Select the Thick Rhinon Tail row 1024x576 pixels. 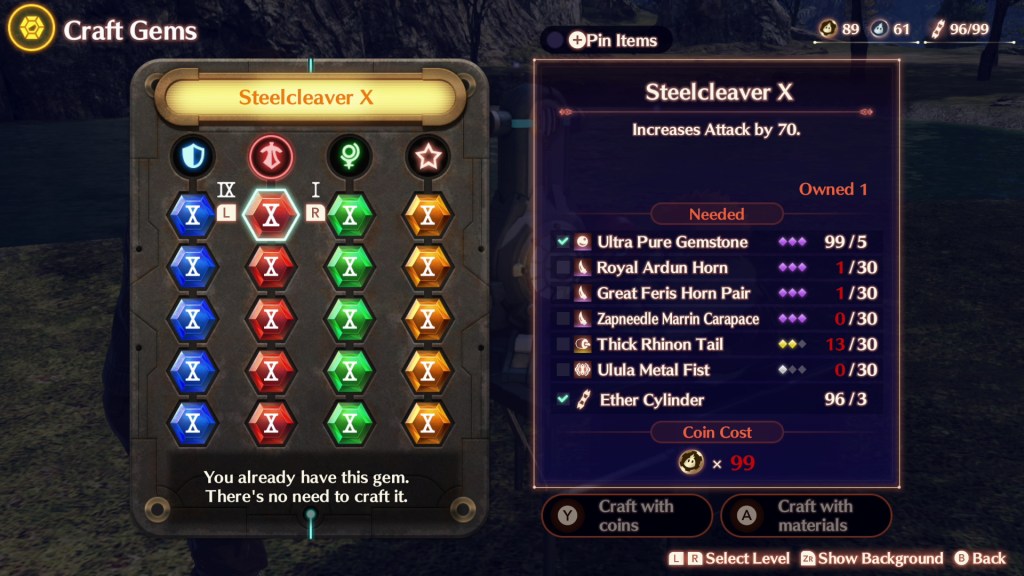coord(717,344)
